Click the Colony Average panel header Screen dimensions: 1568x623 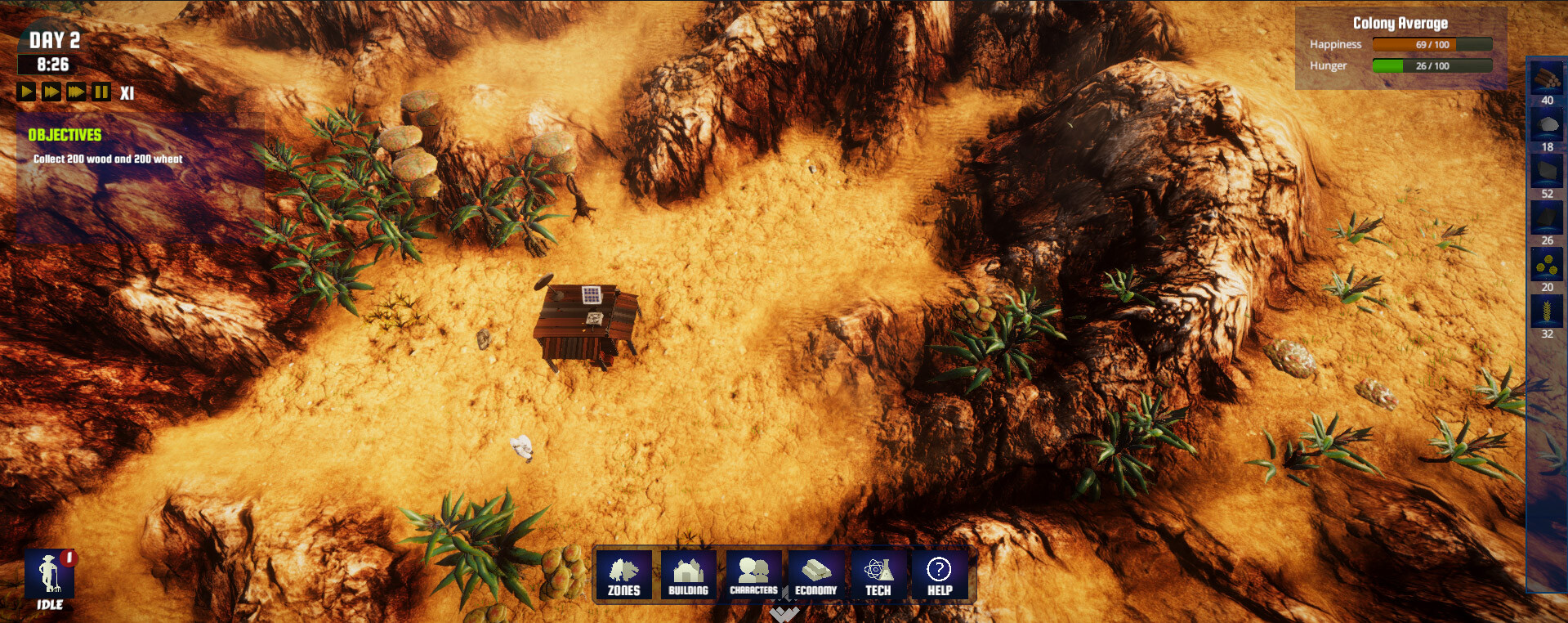[x=1400, y=23]
